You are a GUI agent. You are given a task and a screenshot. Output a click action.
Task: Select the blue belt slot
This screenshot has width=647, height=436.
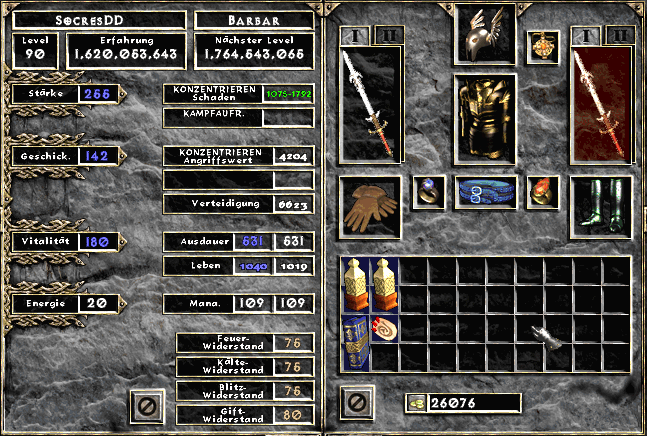[485, 192]
